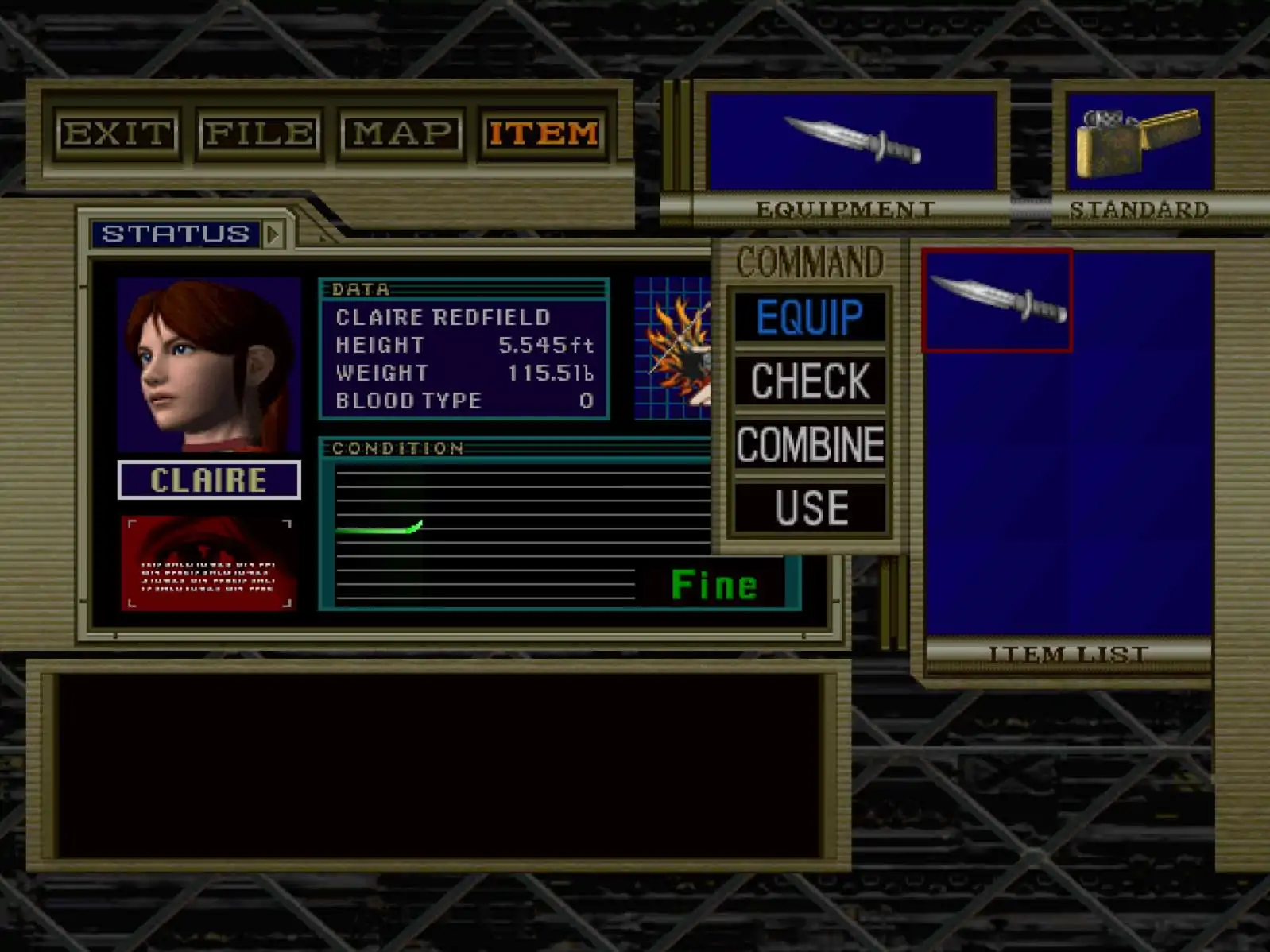Select the lighter in the Standard slot
Screen dimensions: 1270x952
[1139, 141]
